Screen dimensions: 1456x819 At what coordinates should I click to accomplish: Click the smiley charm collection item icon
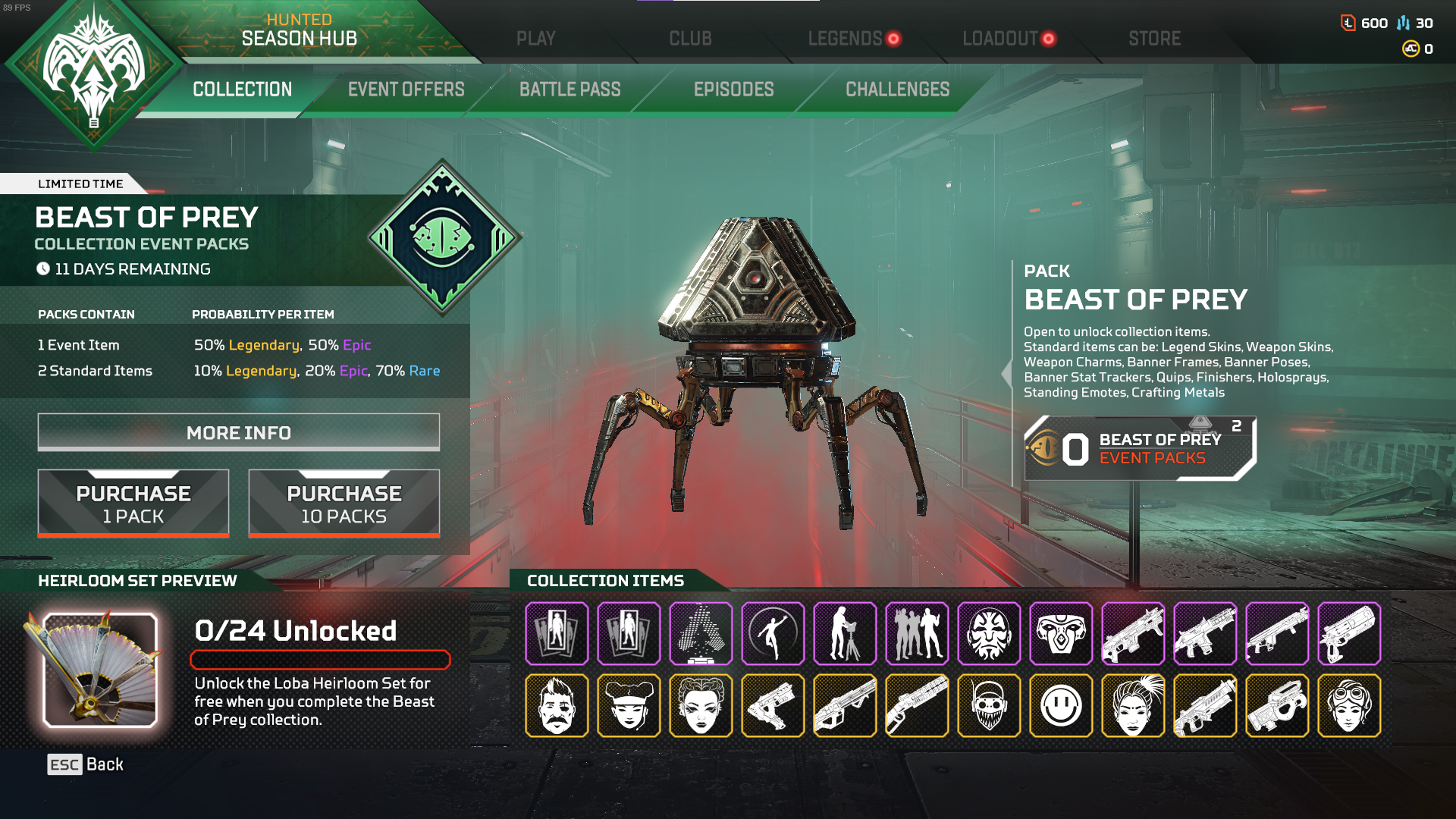[1060, 706]
